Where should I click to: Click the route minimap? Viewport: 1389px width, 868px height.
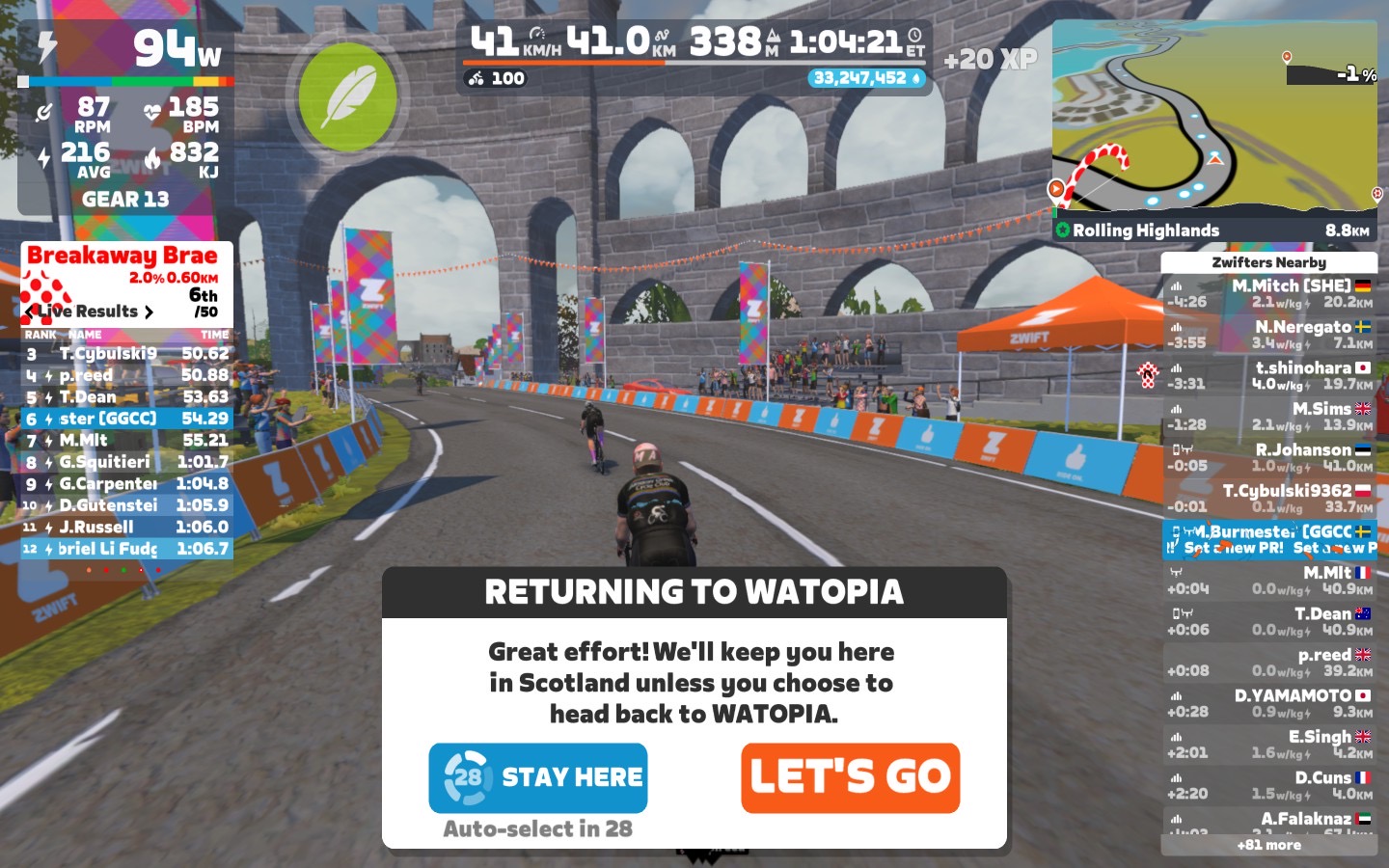pyautogui.click(x=1215, y=118)
